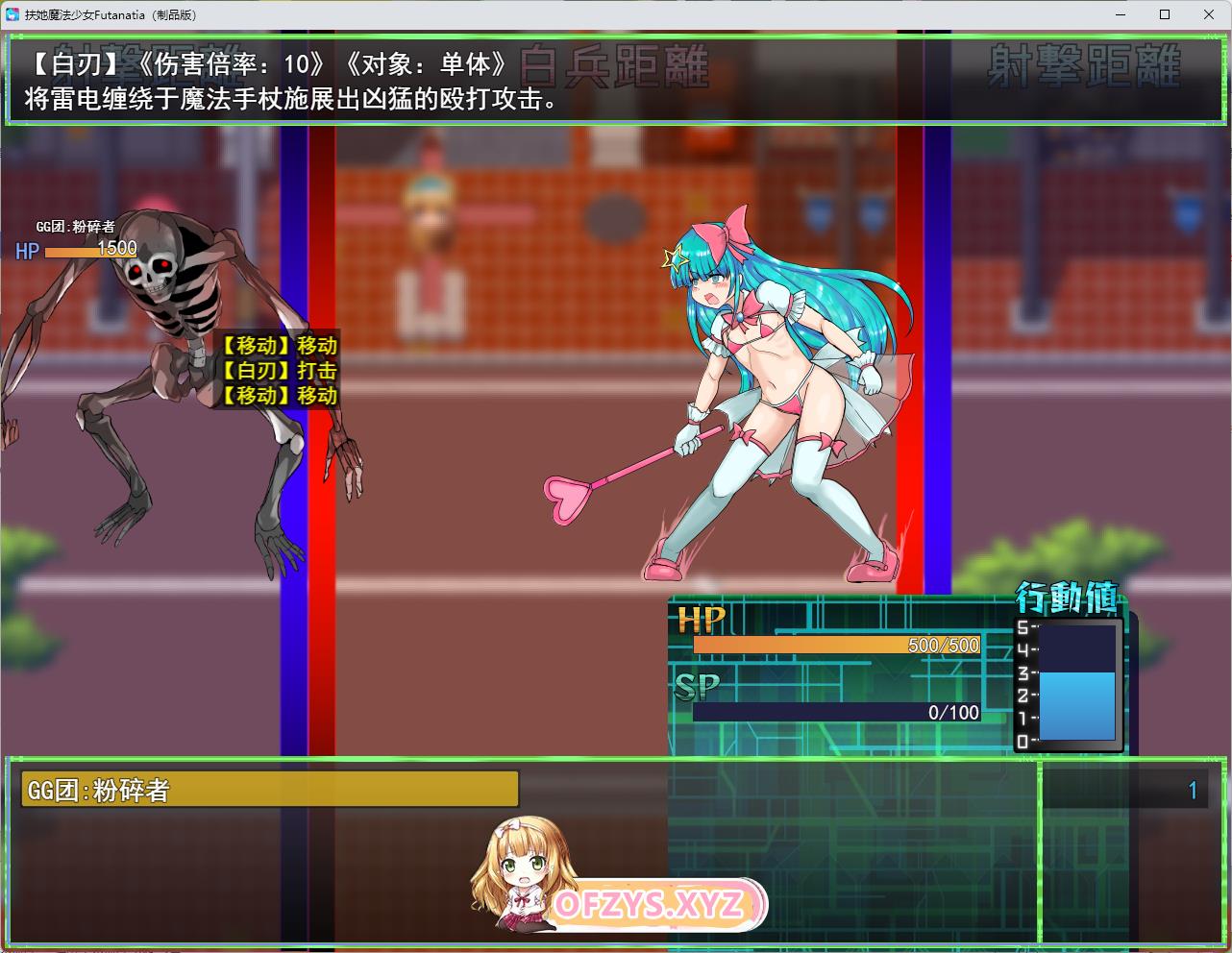Maximize the game window
The height and width of the screenshot is (953, 1232).
1165,14
